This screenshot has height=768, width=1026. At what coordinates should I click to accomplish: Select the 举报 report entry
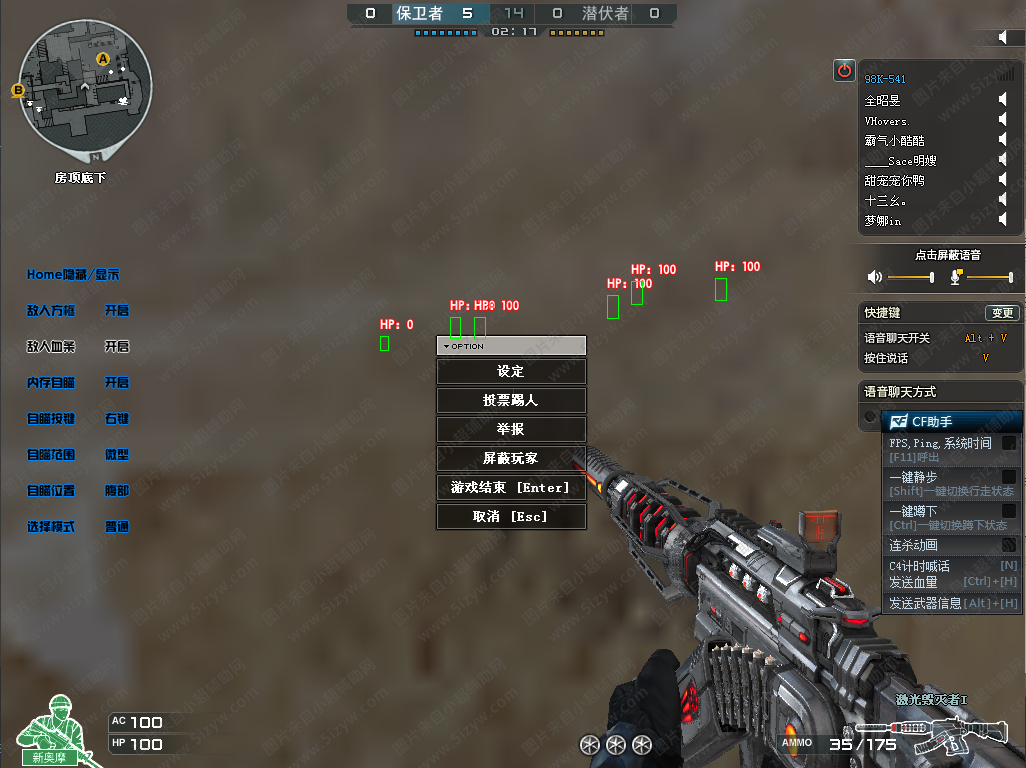511,429
